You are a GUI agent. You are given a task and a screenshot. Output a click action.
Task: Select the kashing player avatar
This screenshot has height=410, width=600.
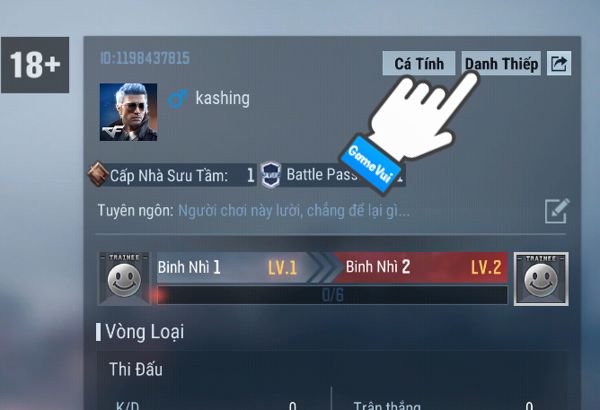[128, 111]
